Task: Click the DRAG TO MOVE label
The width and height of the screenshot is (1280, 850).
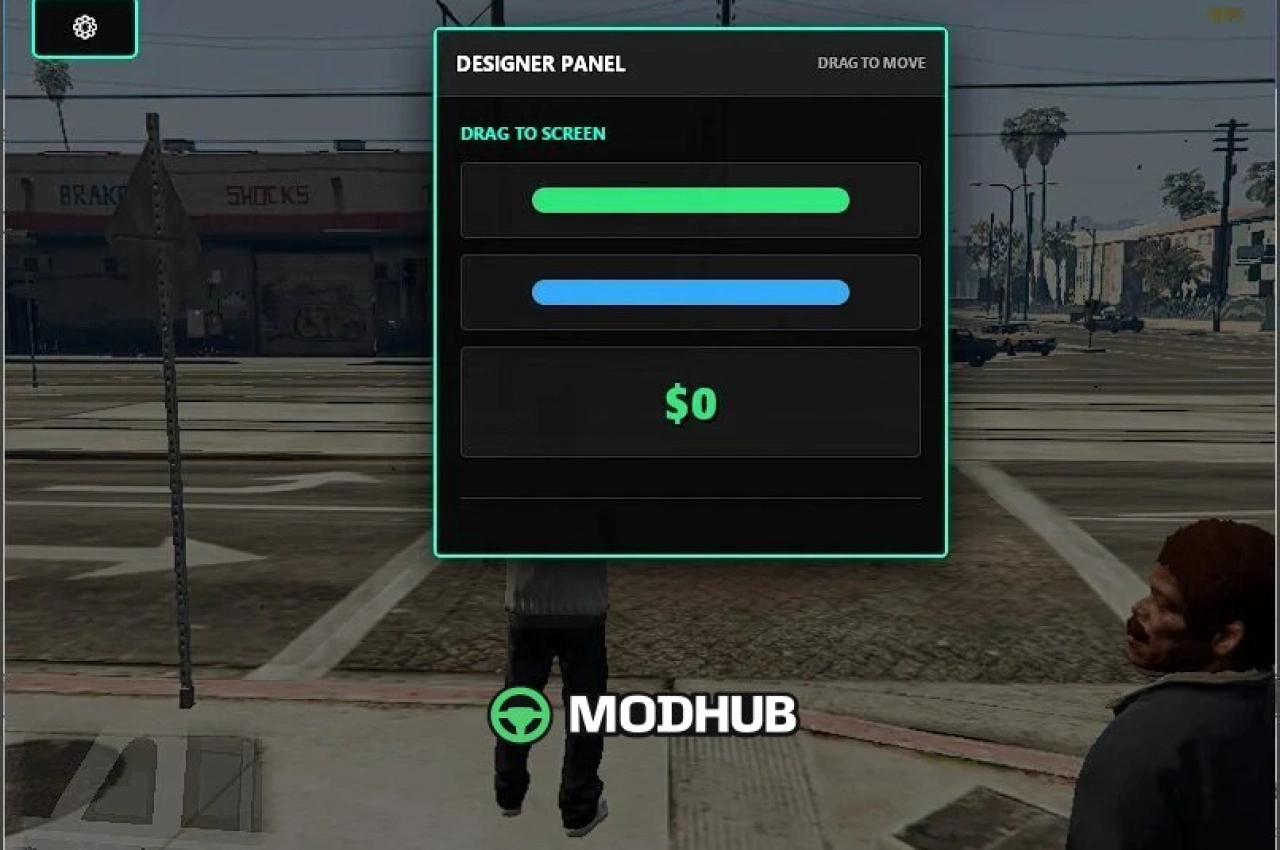Action: [x=871, y=62]
